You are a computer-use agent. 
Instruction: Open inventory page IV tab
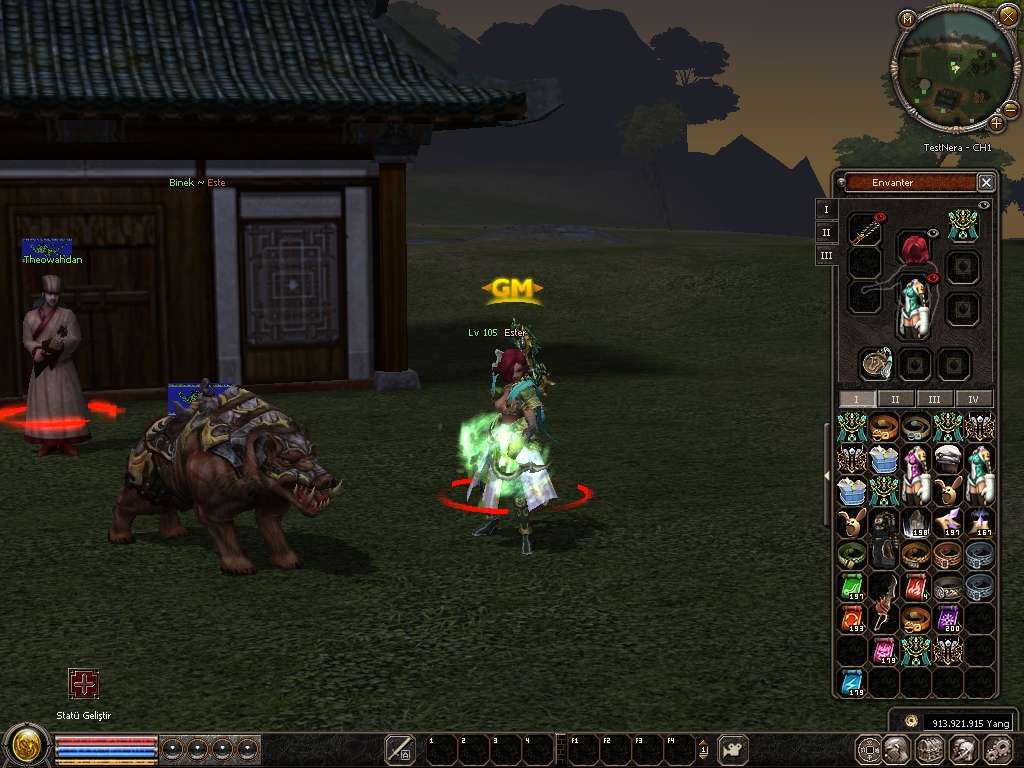click(x=973, y=399)
